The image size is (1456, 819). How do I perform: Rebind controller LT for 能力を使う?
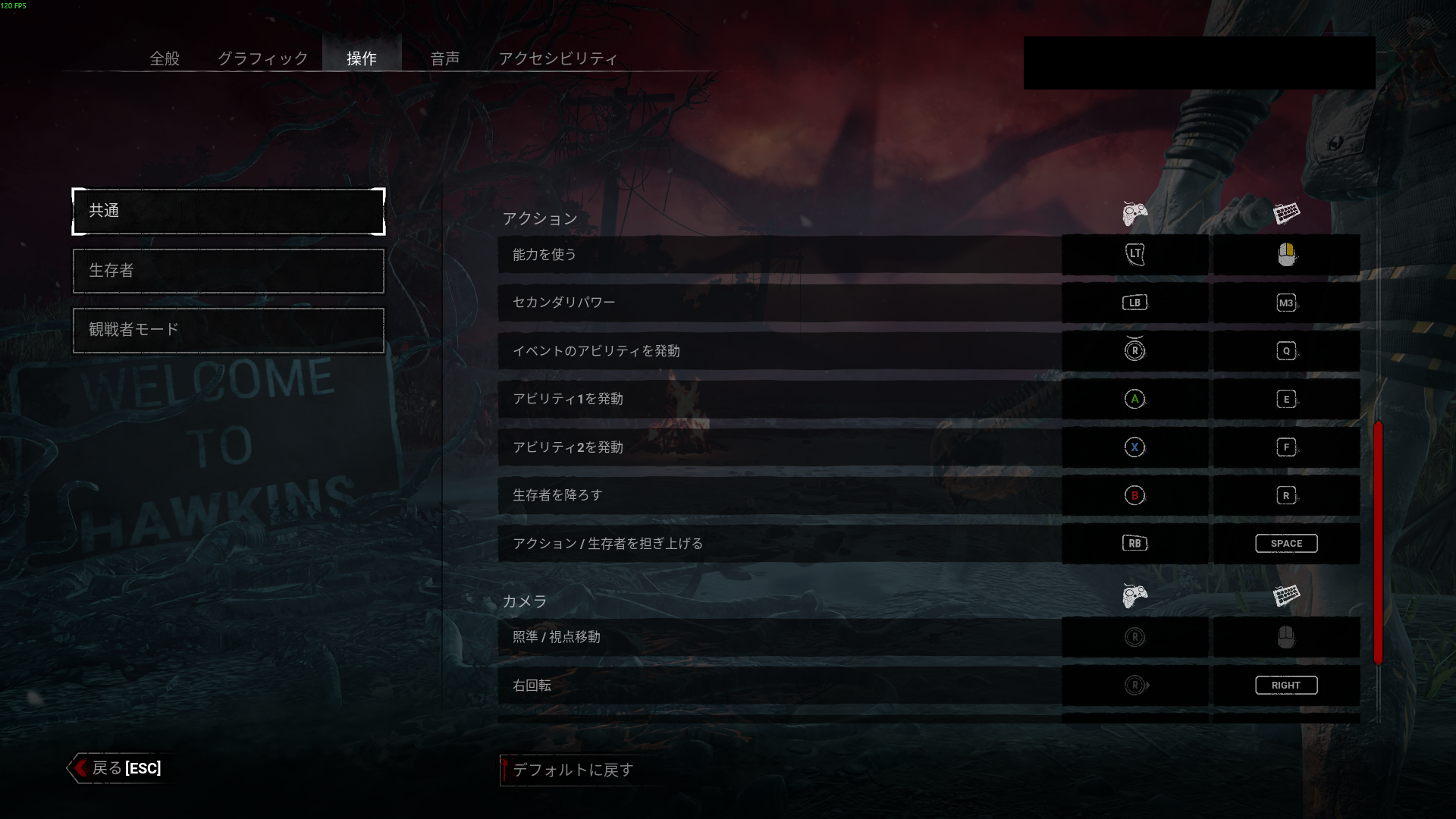[x=1134, y=255]
